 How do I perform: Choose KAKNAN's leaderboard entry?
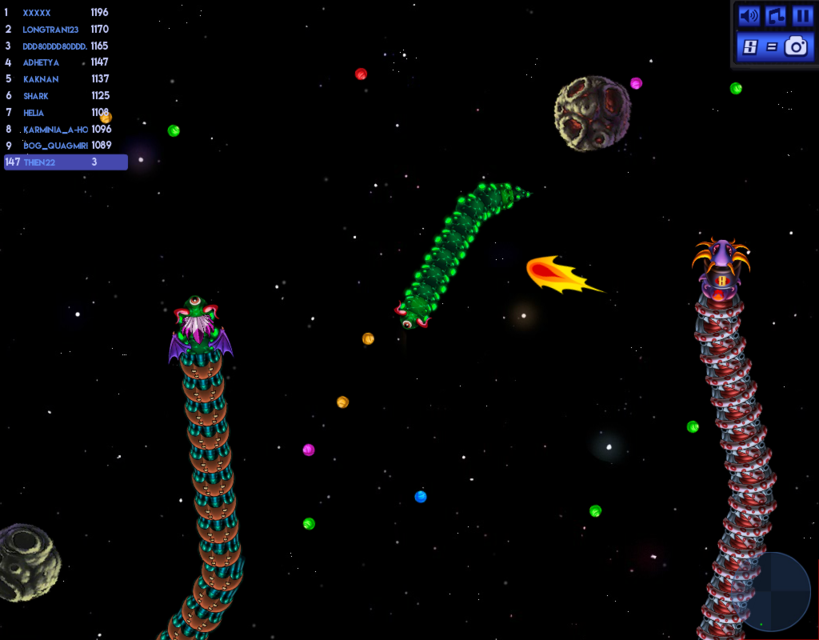pos(65,79)
